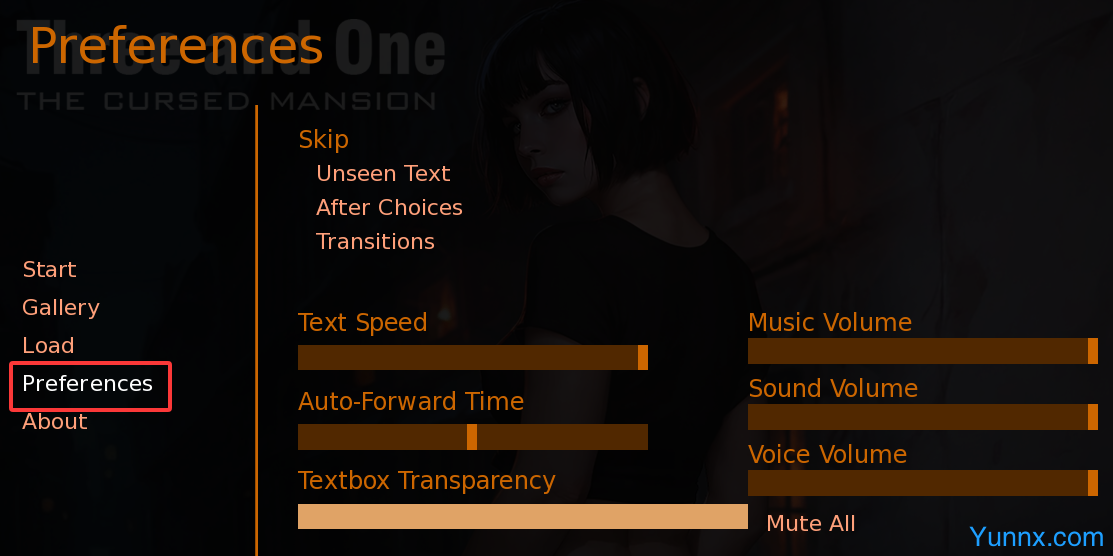Screen dimensions: 1113x556
Task: Click the Music Volume slider
Action: pos(922,351)
